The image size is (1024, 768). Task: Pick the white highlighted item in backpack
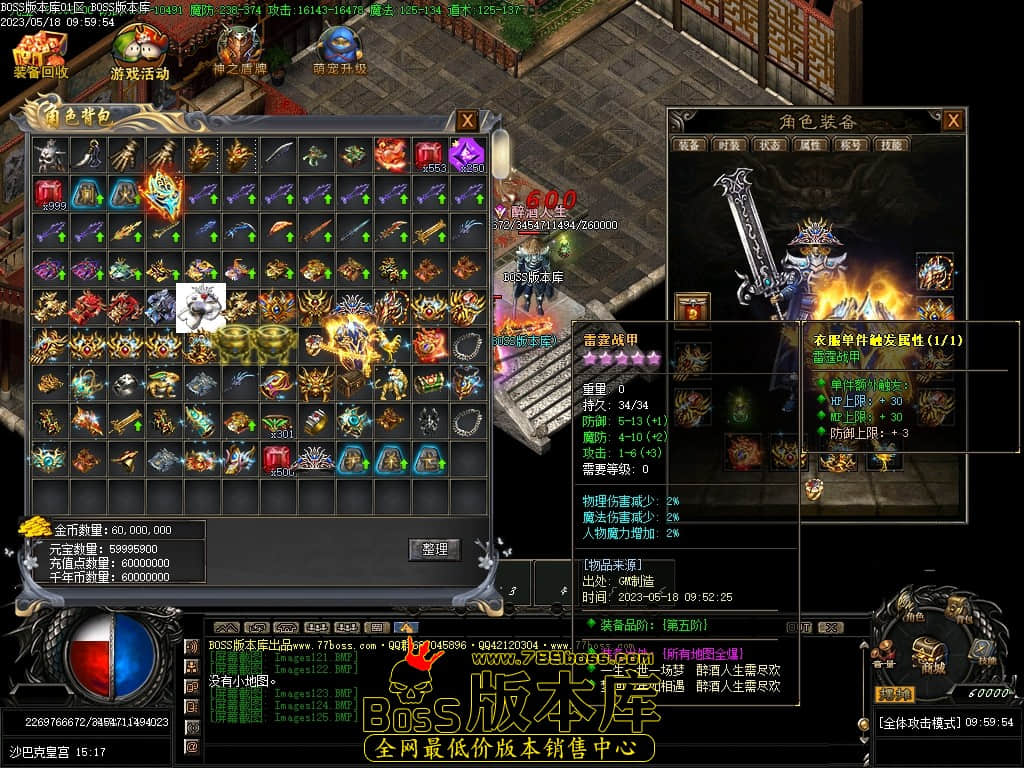pyautogui.click(x=198, y=307)
